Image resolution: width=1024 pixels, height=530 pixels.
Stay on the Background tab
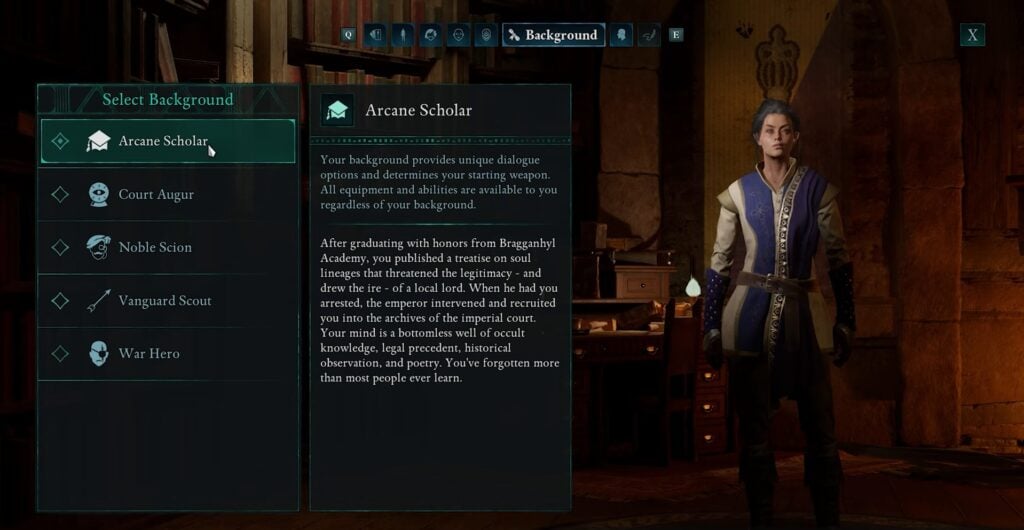click(553, 35)
